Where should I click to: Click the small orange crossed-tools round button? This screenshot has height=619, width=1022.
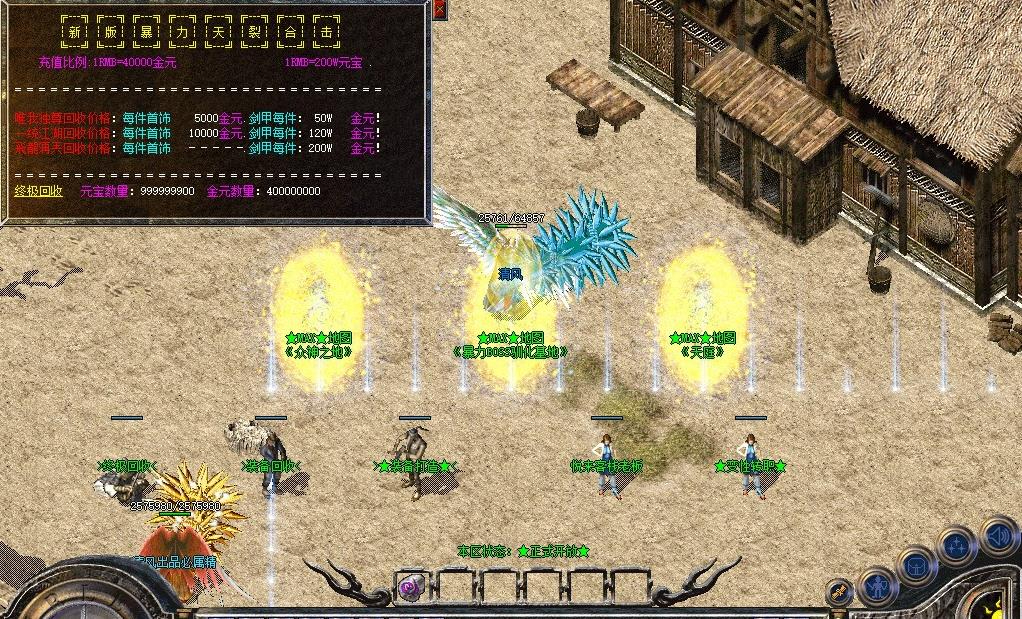(x=840, y=592)
